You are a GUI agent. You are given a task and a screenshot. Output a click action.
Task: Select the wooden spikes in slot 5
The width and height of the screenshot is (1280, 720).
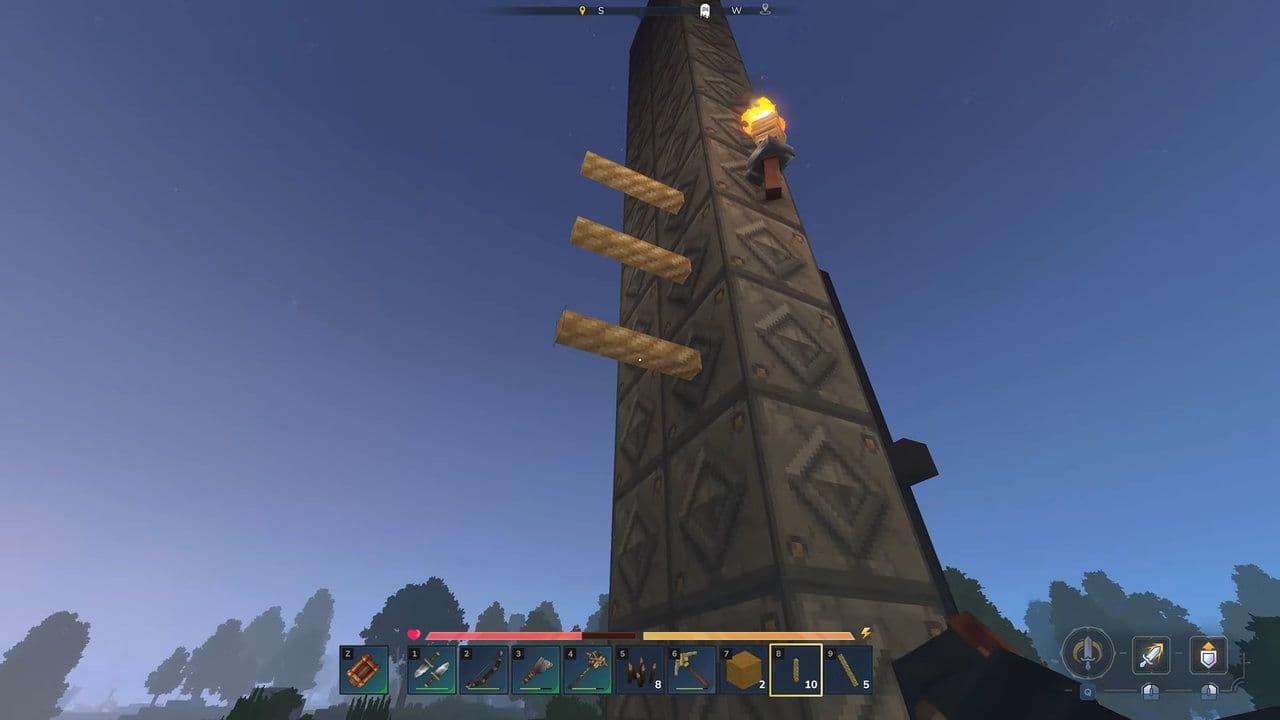640,670
